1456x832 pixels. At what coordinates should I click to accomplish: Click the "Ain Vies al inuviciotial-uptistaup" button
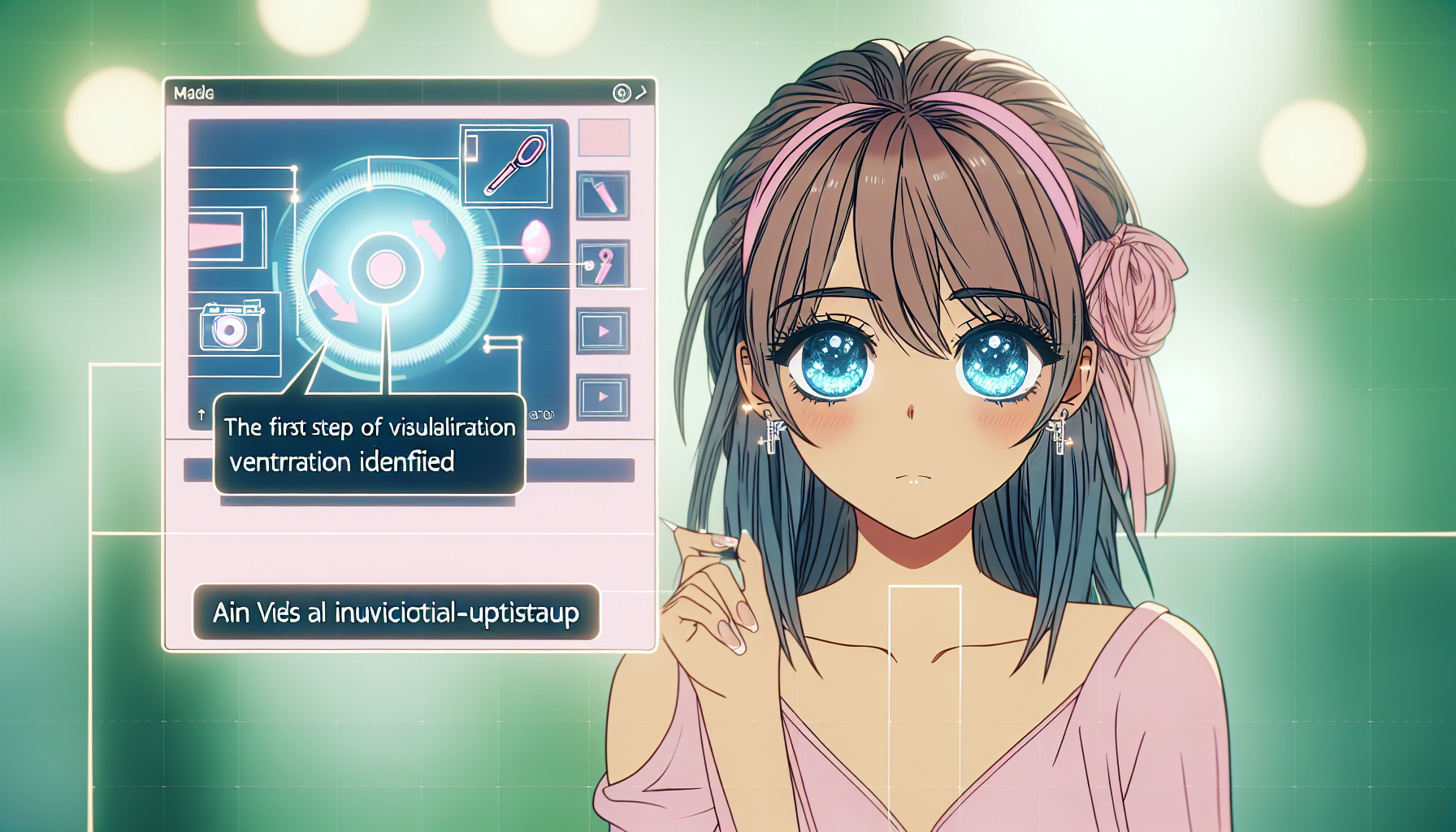pyautogui.click(x=396, y=613)
